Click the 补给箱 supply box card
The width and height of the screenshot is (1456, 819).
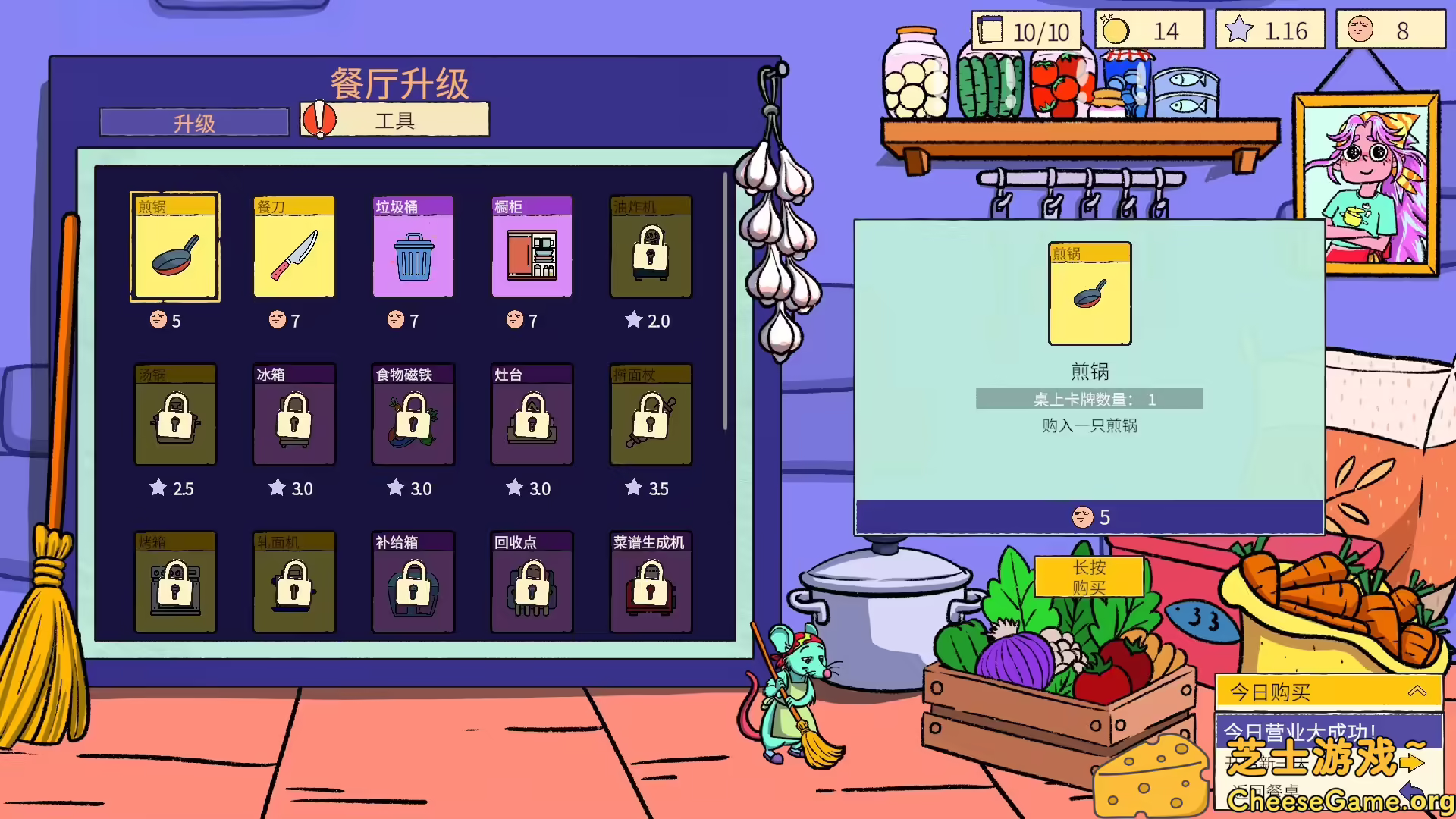point(413,584)
